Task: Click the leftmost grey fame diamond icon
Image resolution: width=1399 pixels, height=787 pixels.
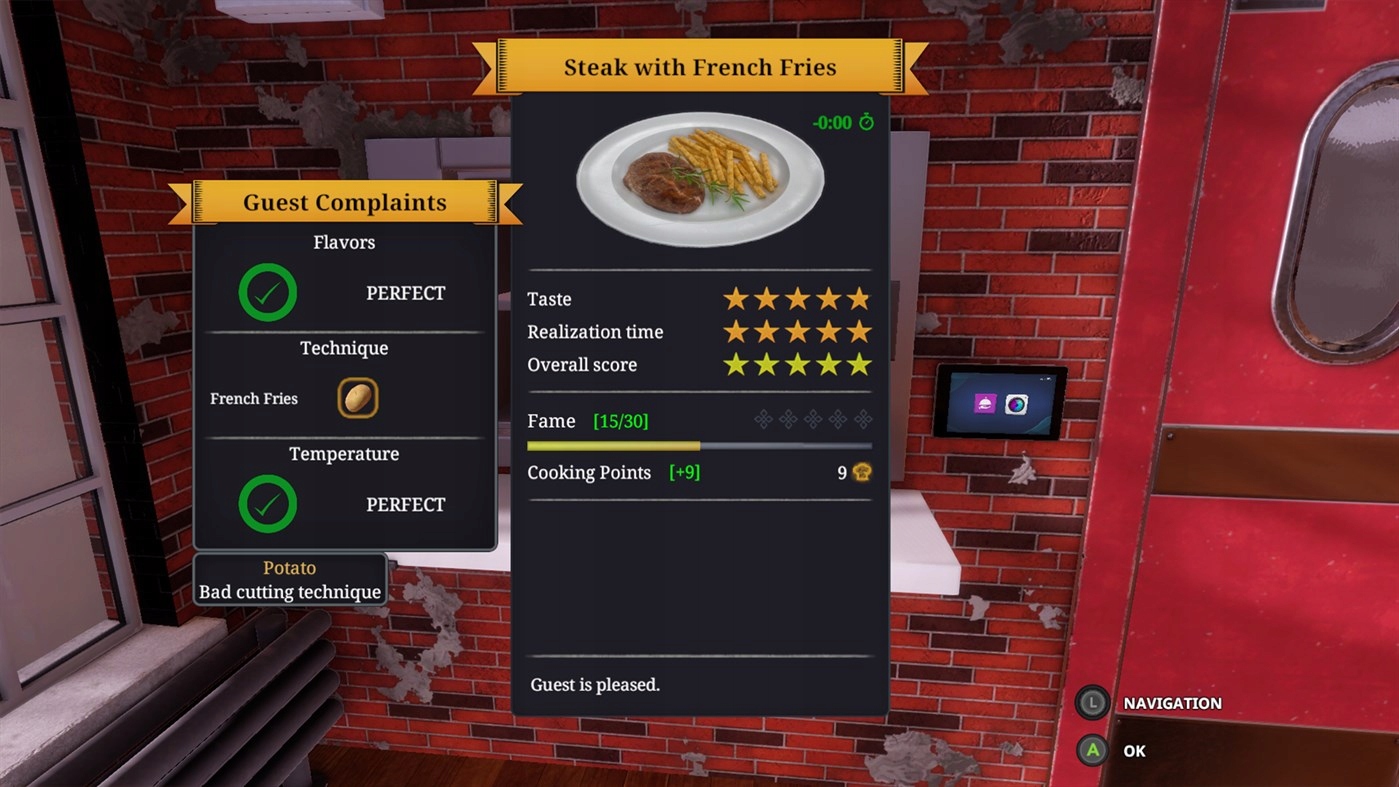Action: click(763, 420)
